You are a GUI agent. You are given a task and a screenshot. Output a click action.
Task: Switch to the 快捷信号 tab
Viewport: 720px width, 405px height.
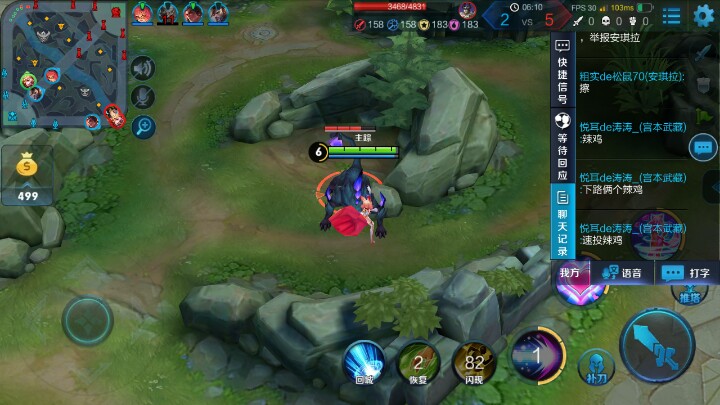click(562, 70)
